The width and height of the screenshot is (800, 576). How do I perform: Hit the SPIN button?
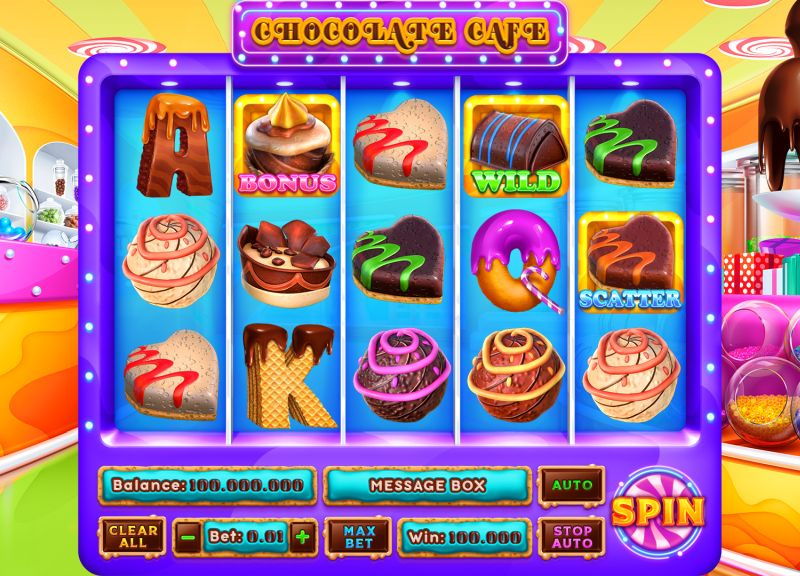(658, 511)
